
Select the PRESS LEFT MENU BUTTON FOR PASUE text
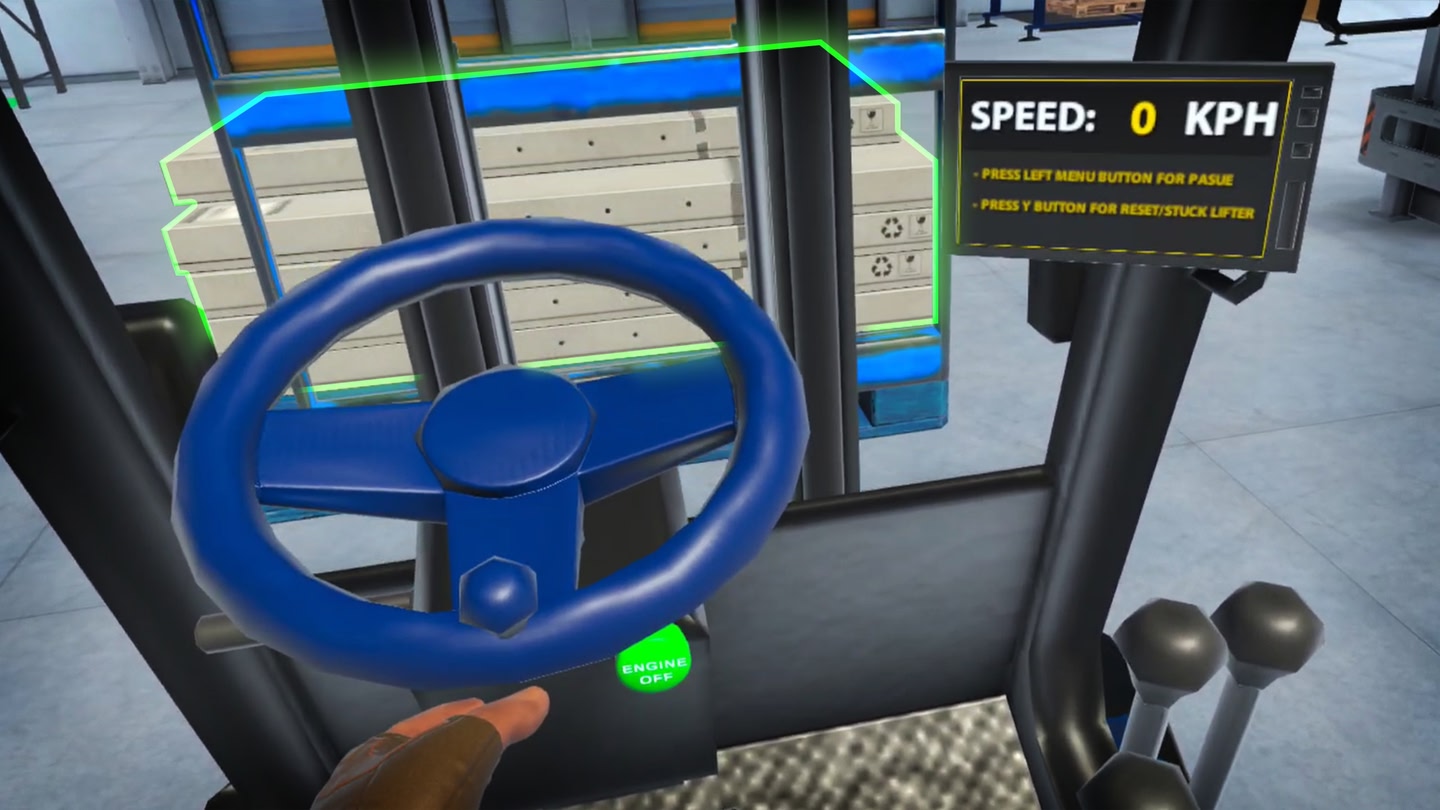tap(1102, 175)
